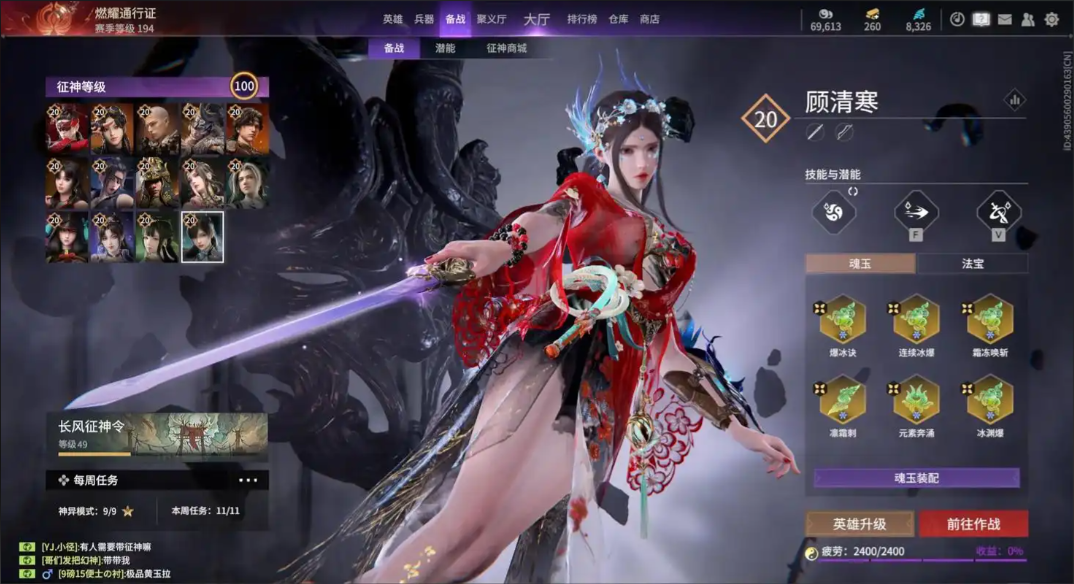Go to the 大厅 (Lobby) screen
The image size is (1074, 584).
537,19
